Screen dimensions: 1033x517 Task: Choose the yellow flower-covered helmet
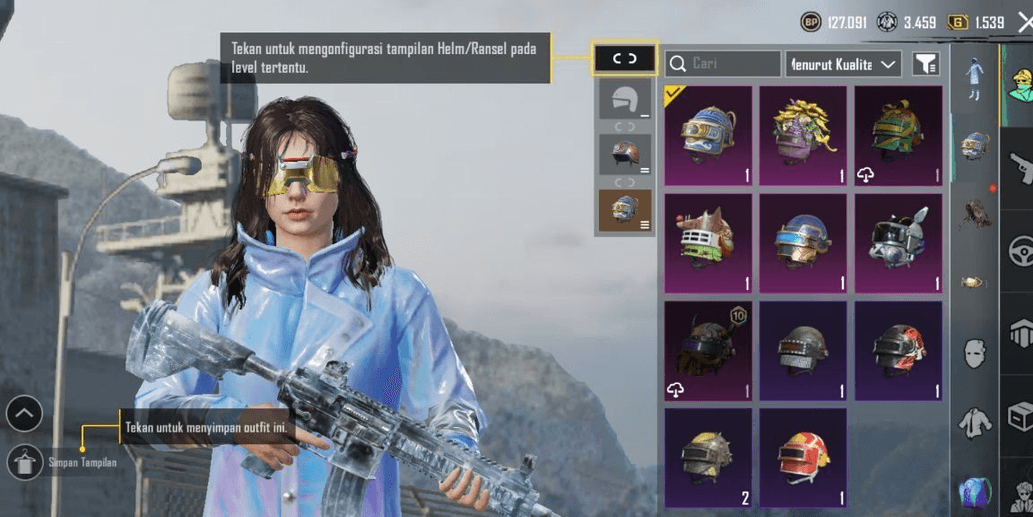point(802,135)
